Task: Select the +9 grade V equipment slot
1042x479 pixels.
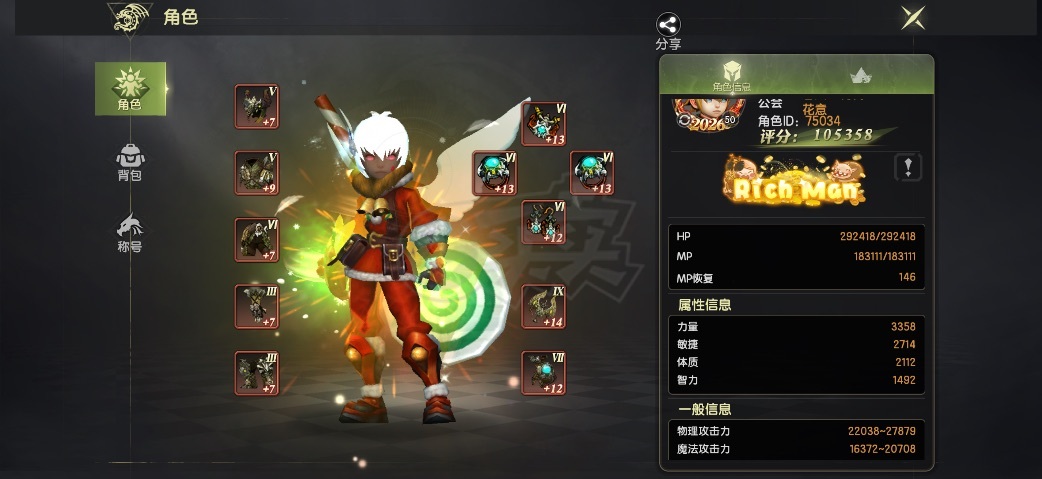Action: 257,173
